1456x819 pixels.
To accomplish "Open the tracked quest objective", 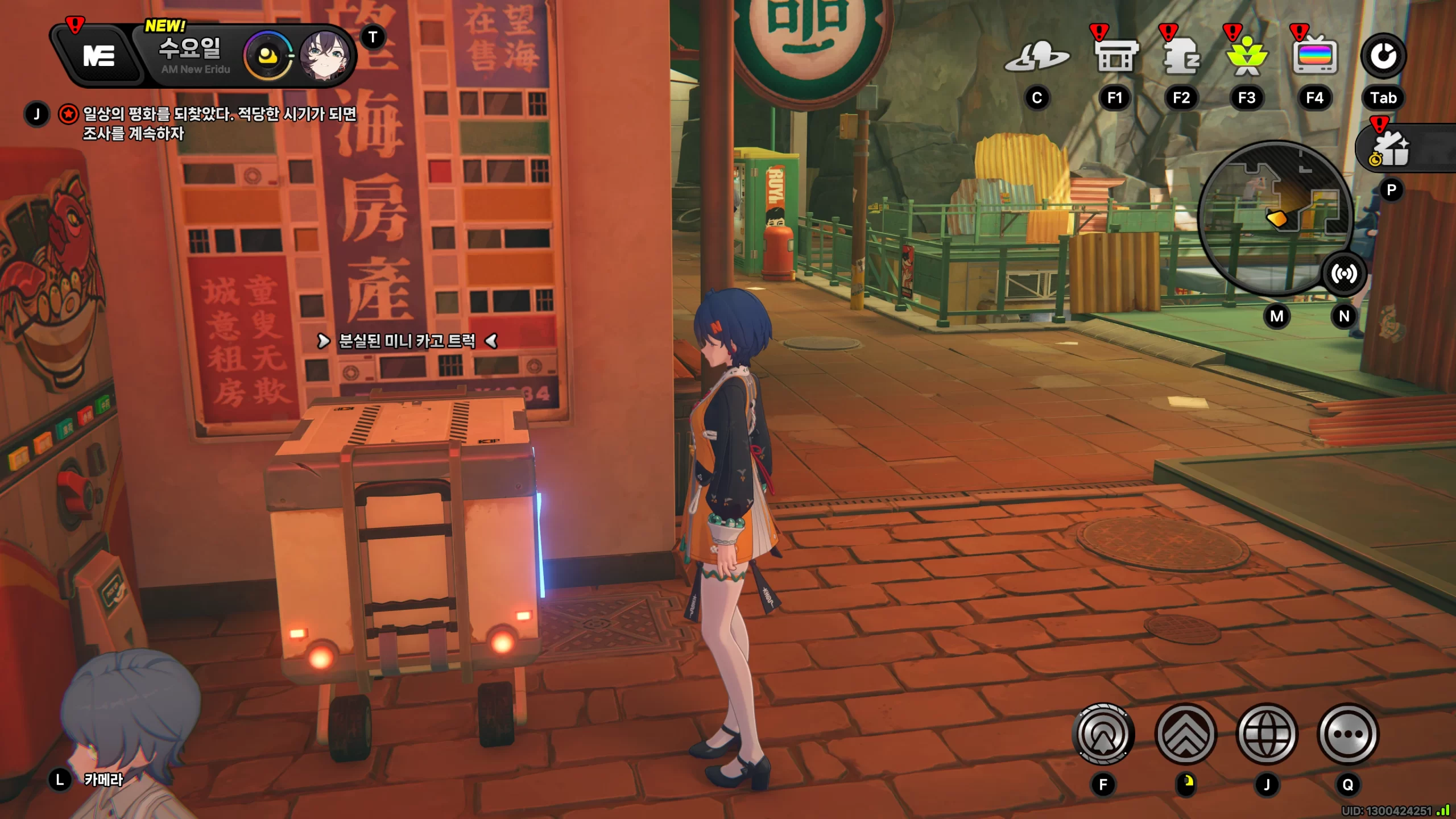I will pos(219,123).
